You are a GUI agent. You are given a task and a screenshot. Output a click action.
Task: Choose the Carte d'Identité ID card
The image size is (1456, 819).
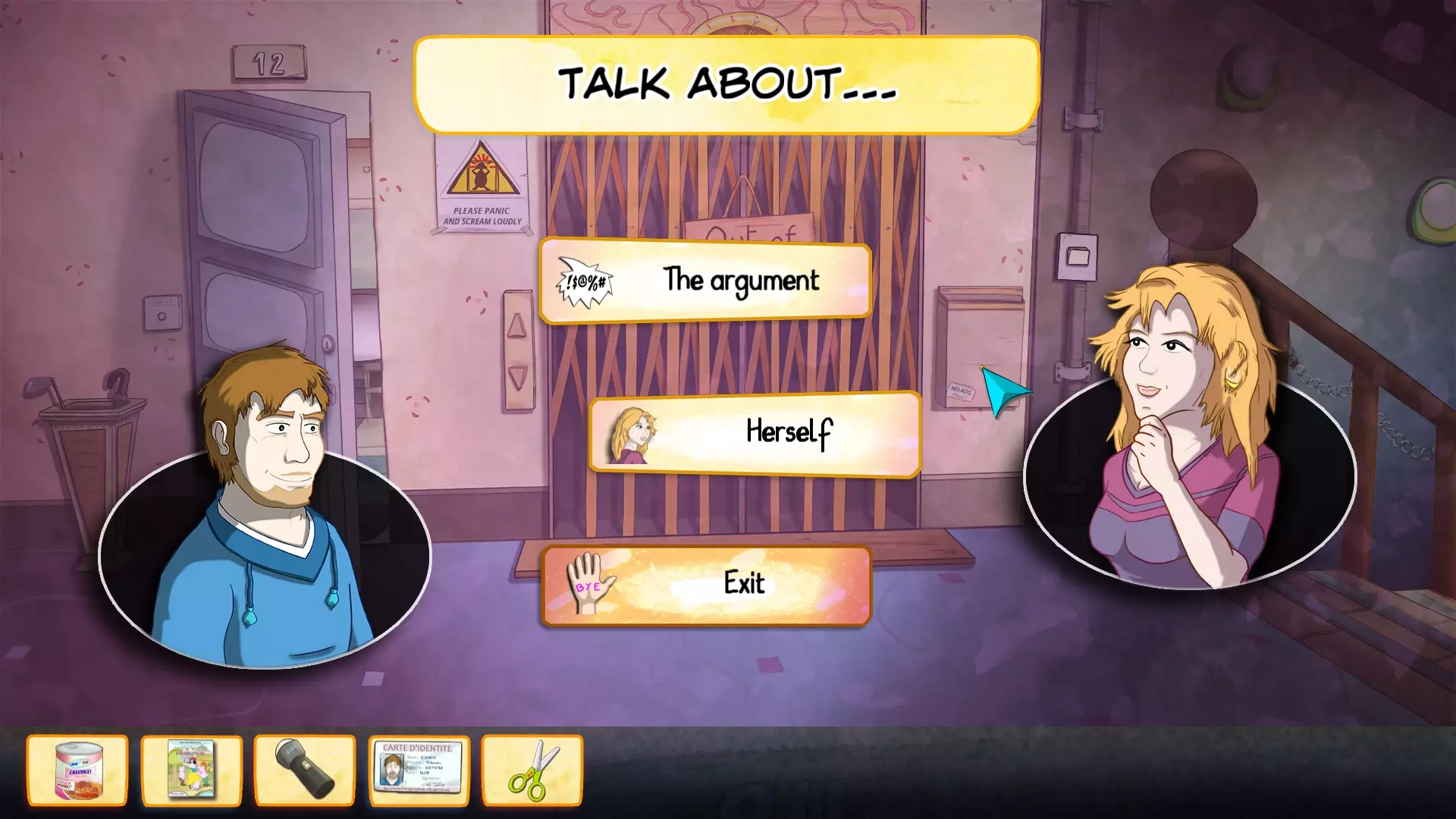tap(419, 770)
